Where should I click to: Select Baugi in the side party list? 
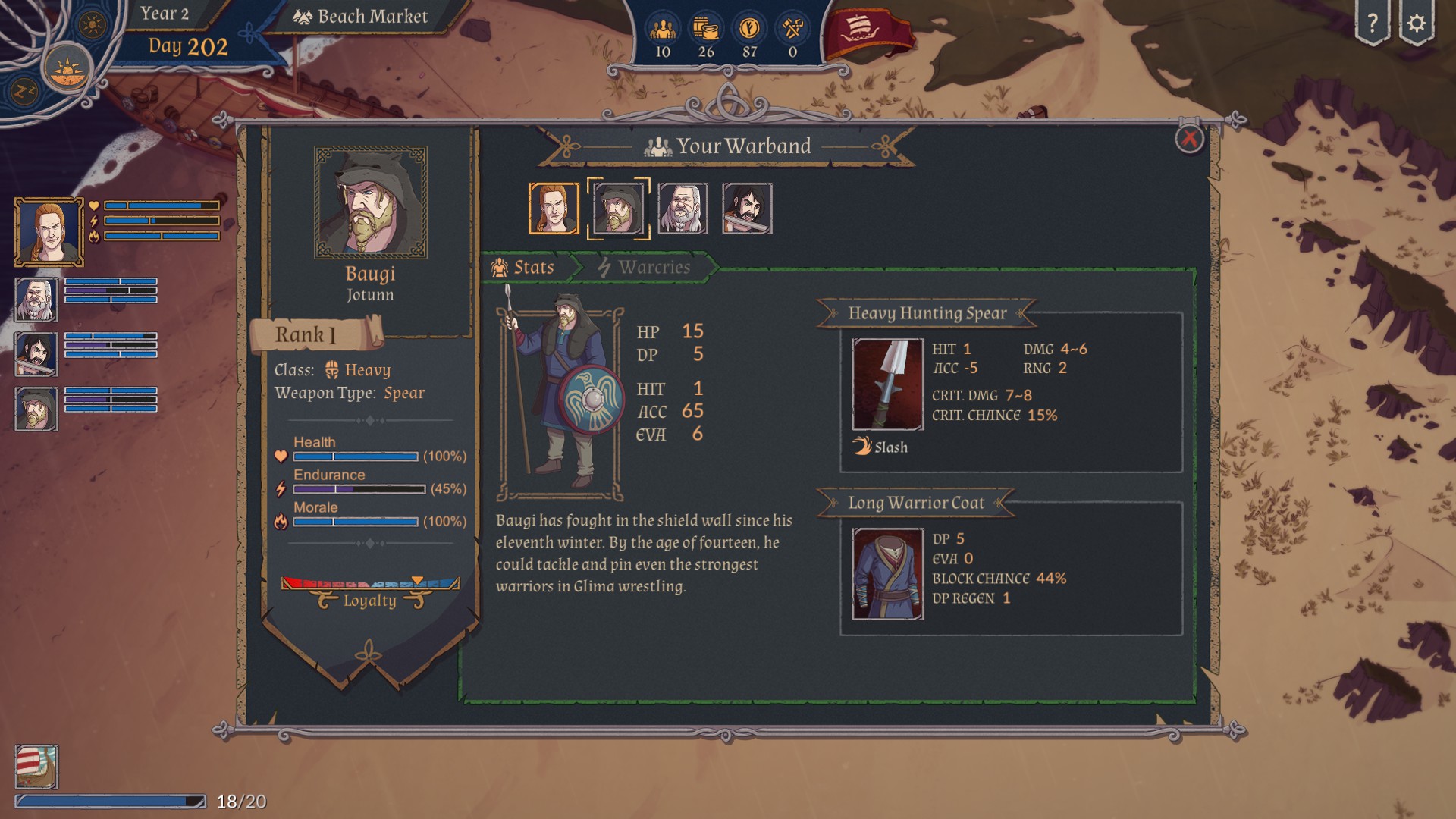tap(36, 409)
